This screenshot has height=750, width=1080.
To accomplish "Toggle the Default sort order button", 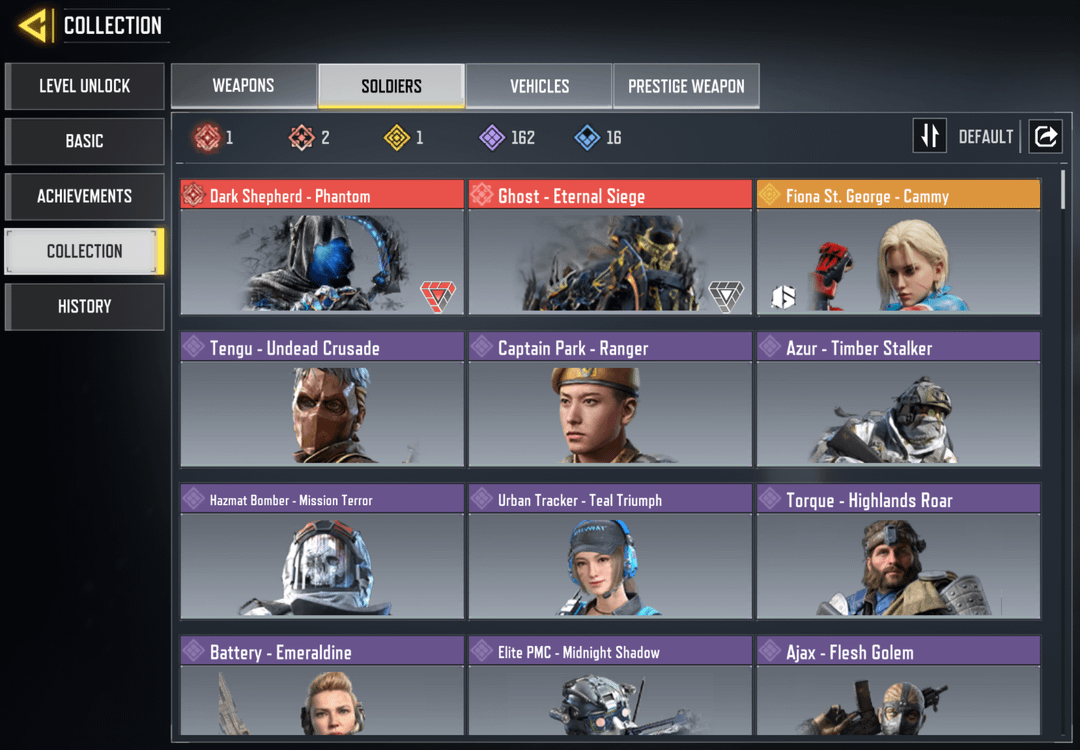I will [930, 136].
